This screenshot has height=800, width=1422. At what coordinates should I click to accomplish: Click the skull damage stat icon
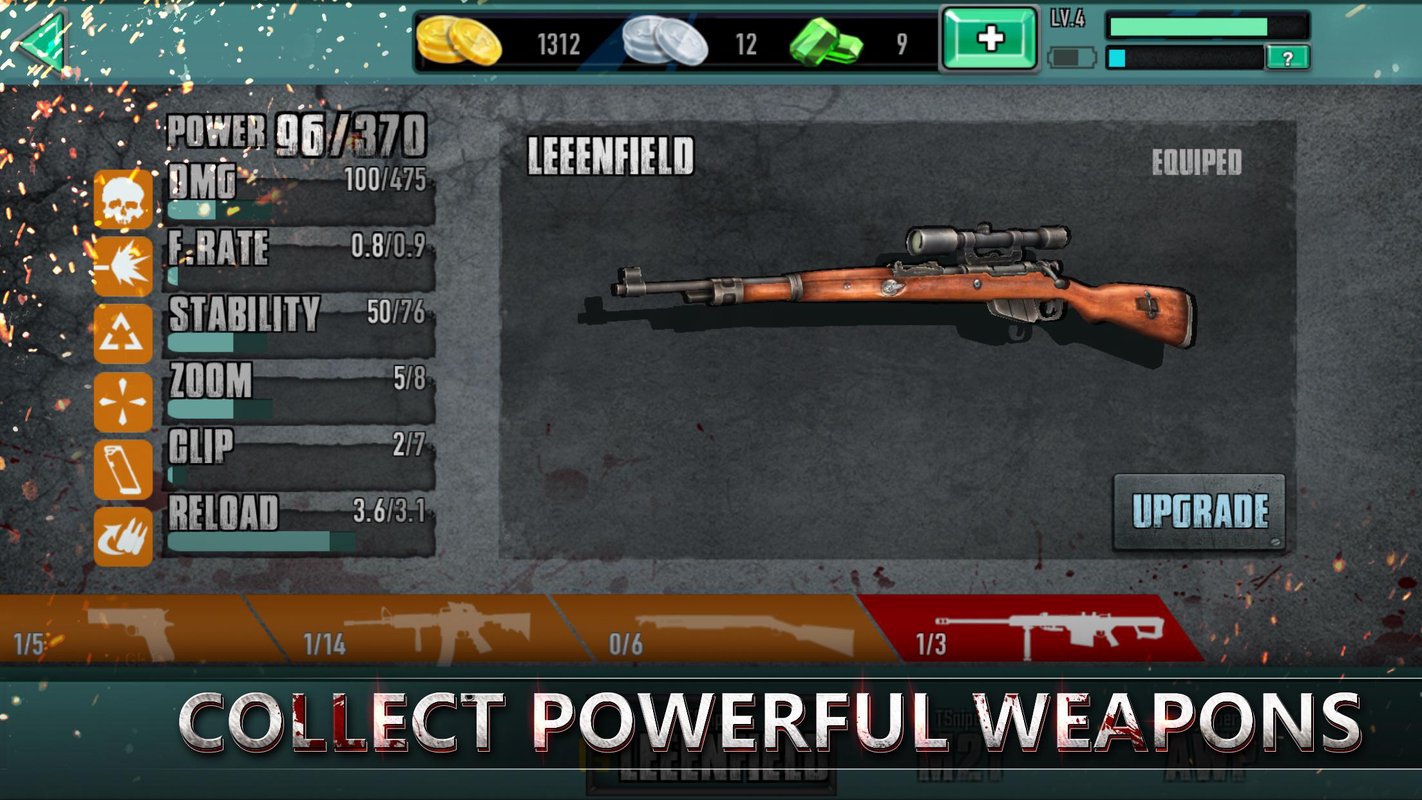123,199
